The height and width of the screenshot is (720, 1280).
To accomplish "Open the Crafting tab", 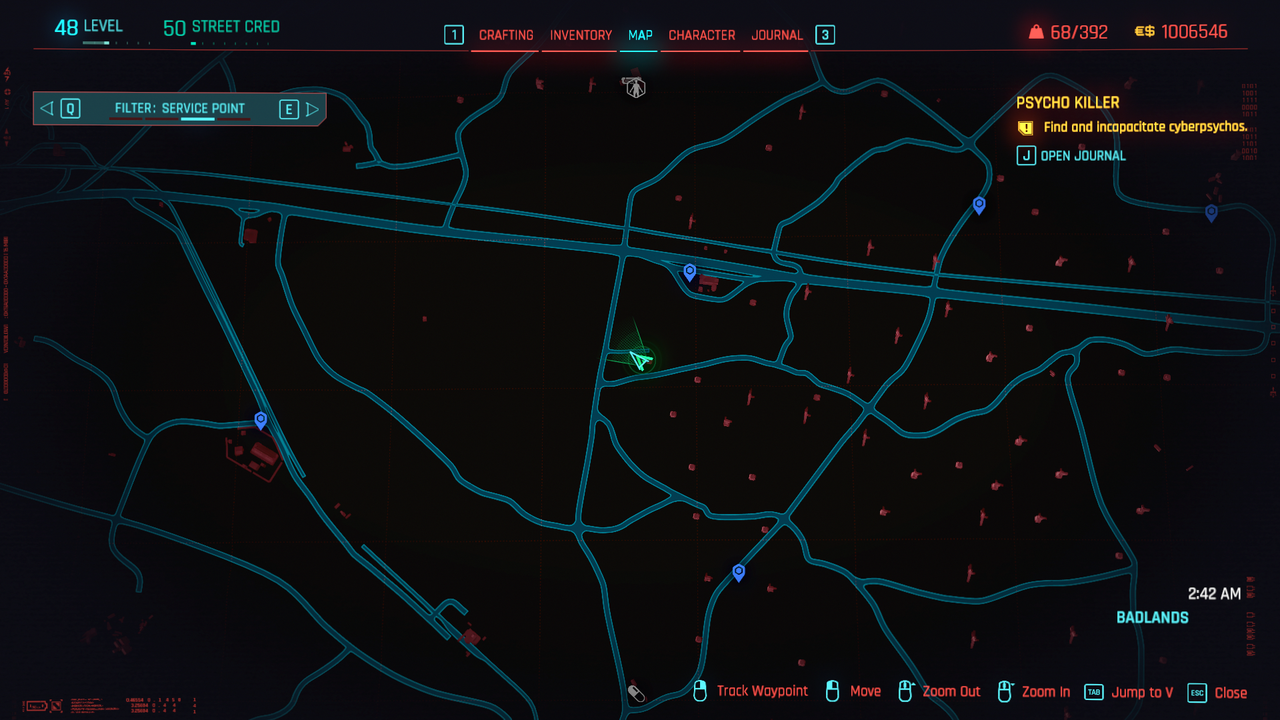I will click(x=506, y=35).
